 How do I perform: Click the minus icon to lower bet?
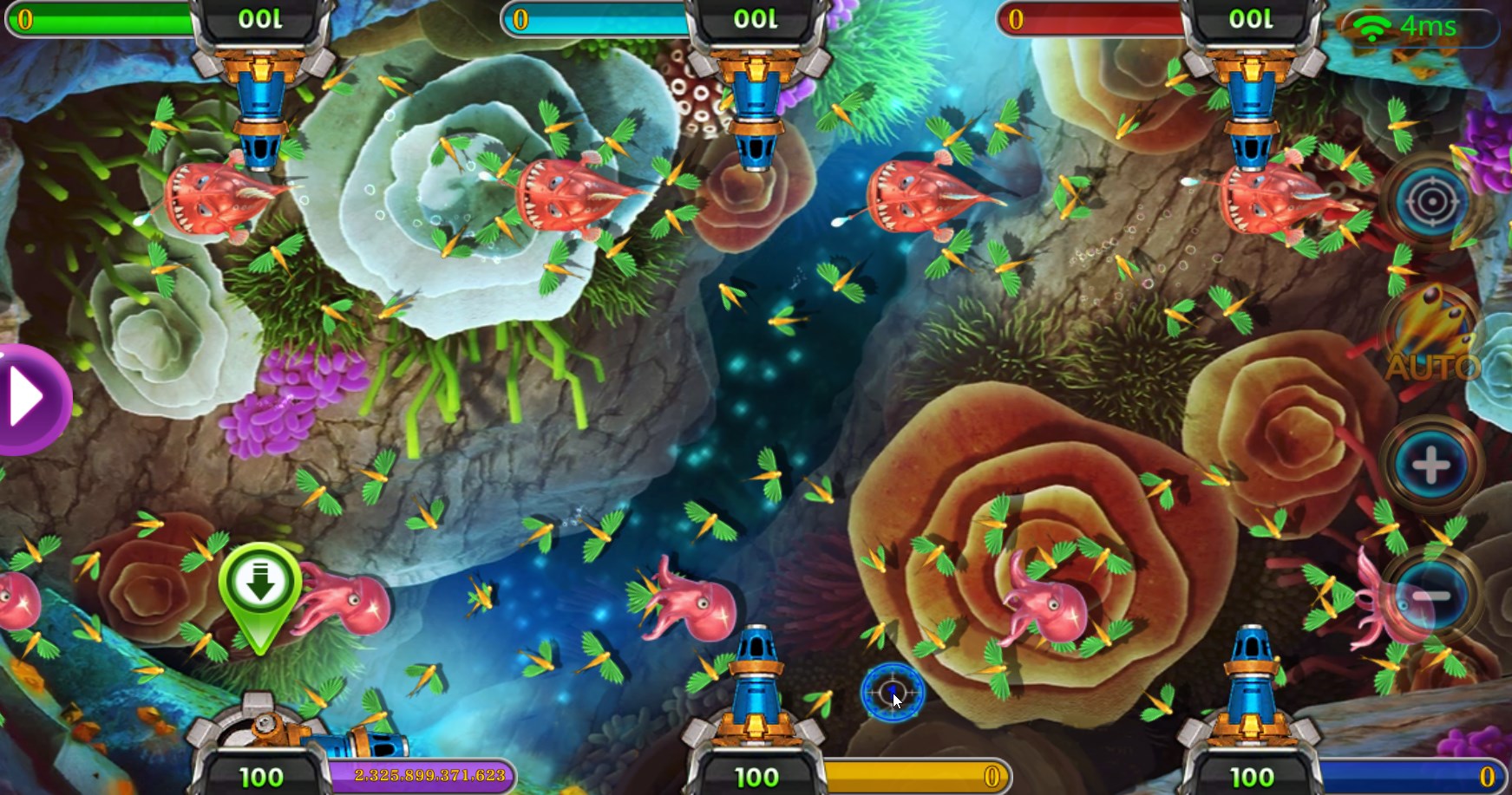click(x=1430, y=592)
